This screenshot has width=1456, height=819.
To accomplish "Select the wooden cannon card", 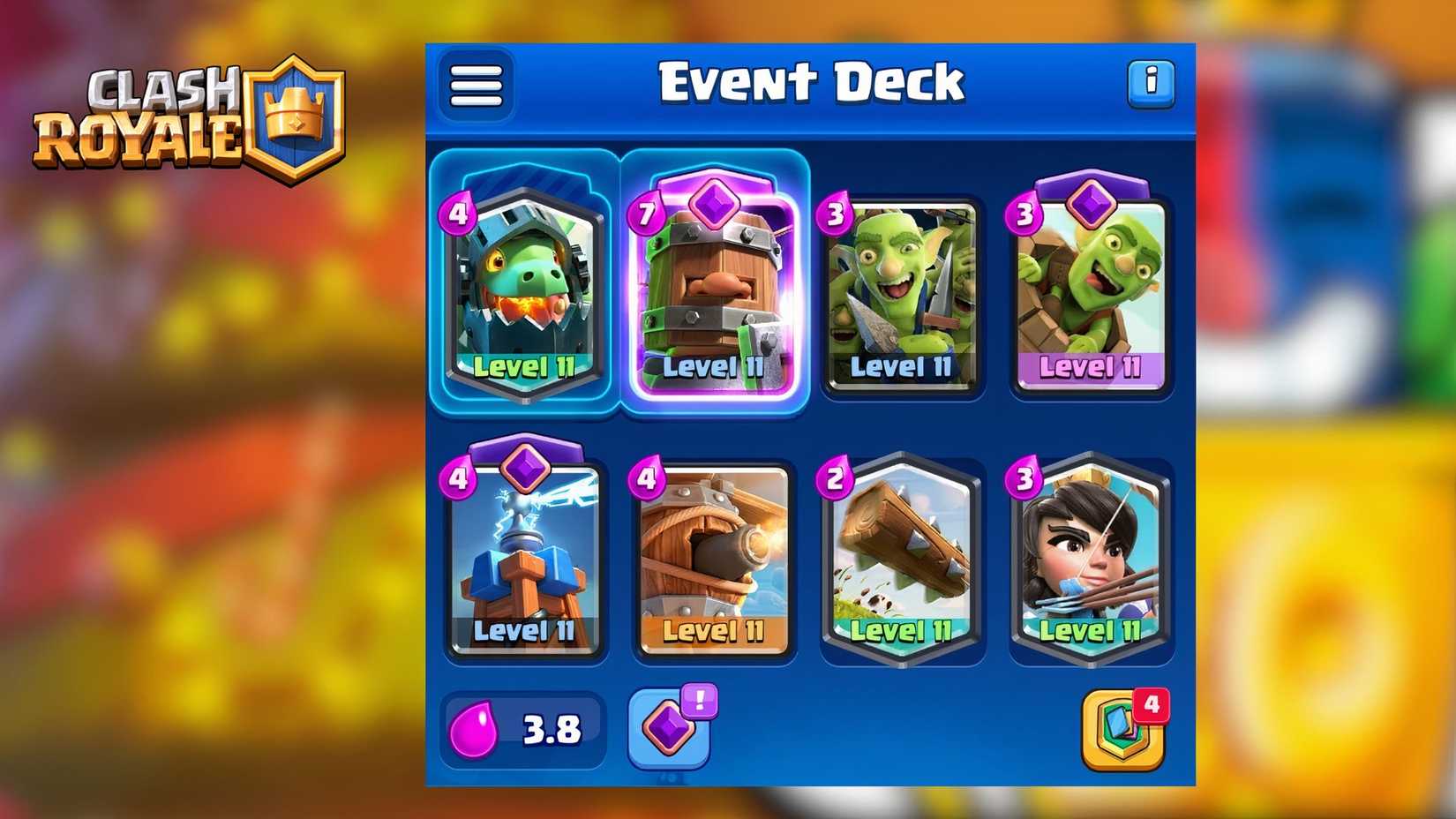I will (x=713, y=560).
